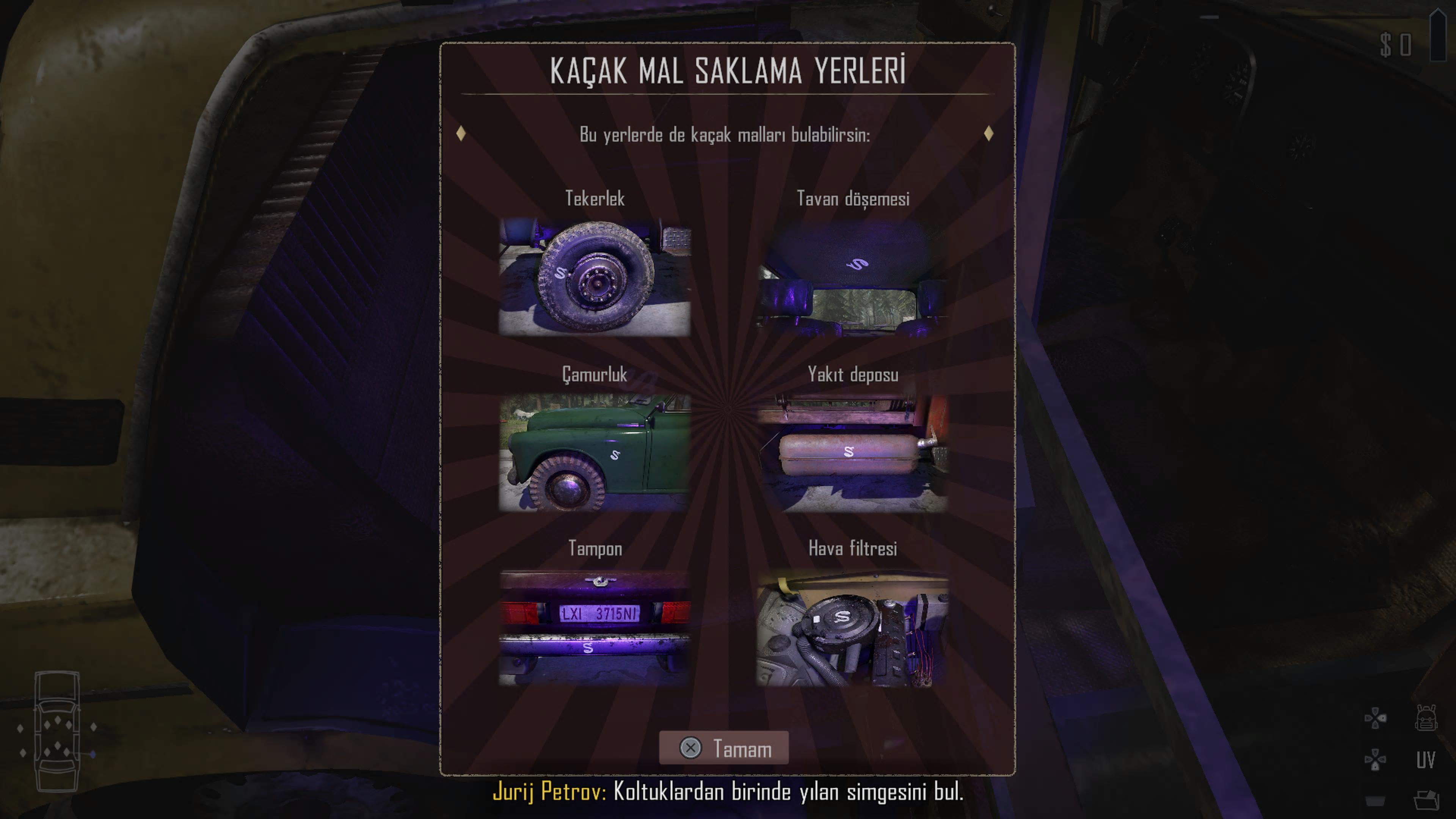Pick the Hava filtresi air filter image
Screen dimensions: 1456x819
[x=852, y=628]
